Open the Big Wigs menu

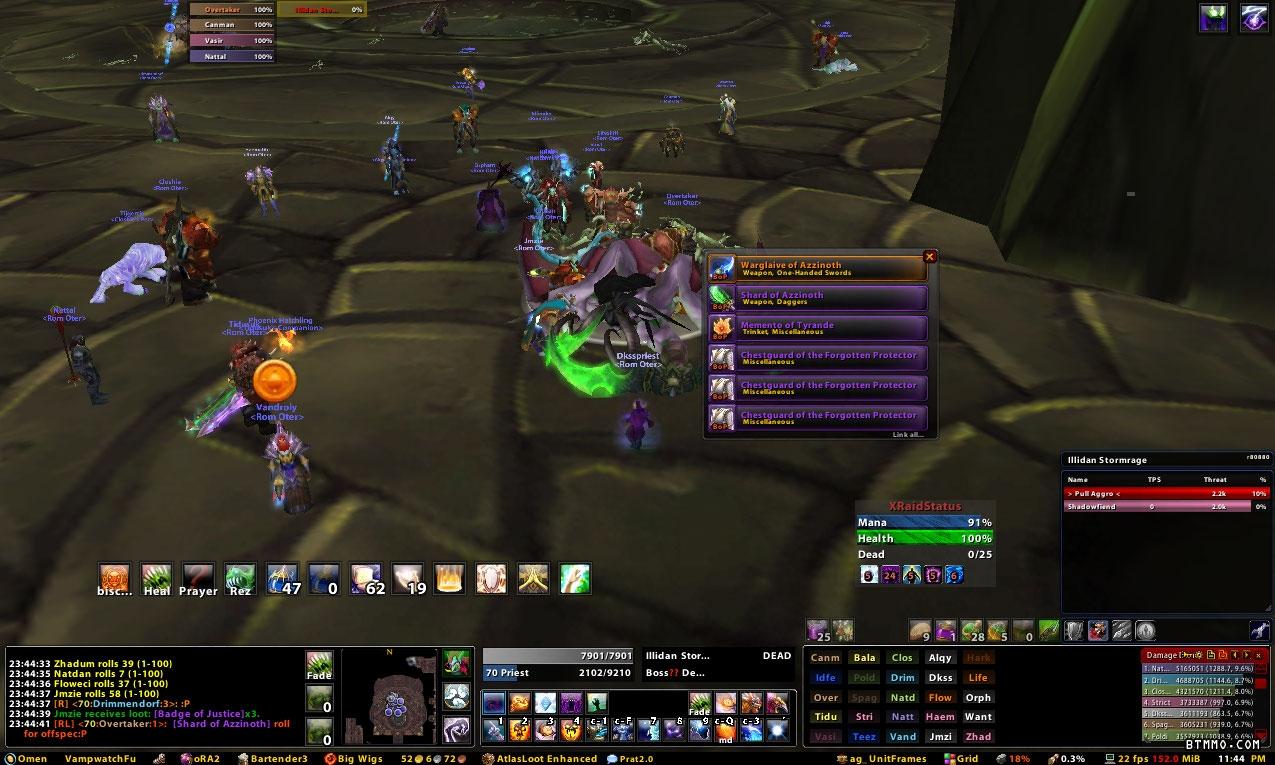[355, 759]
